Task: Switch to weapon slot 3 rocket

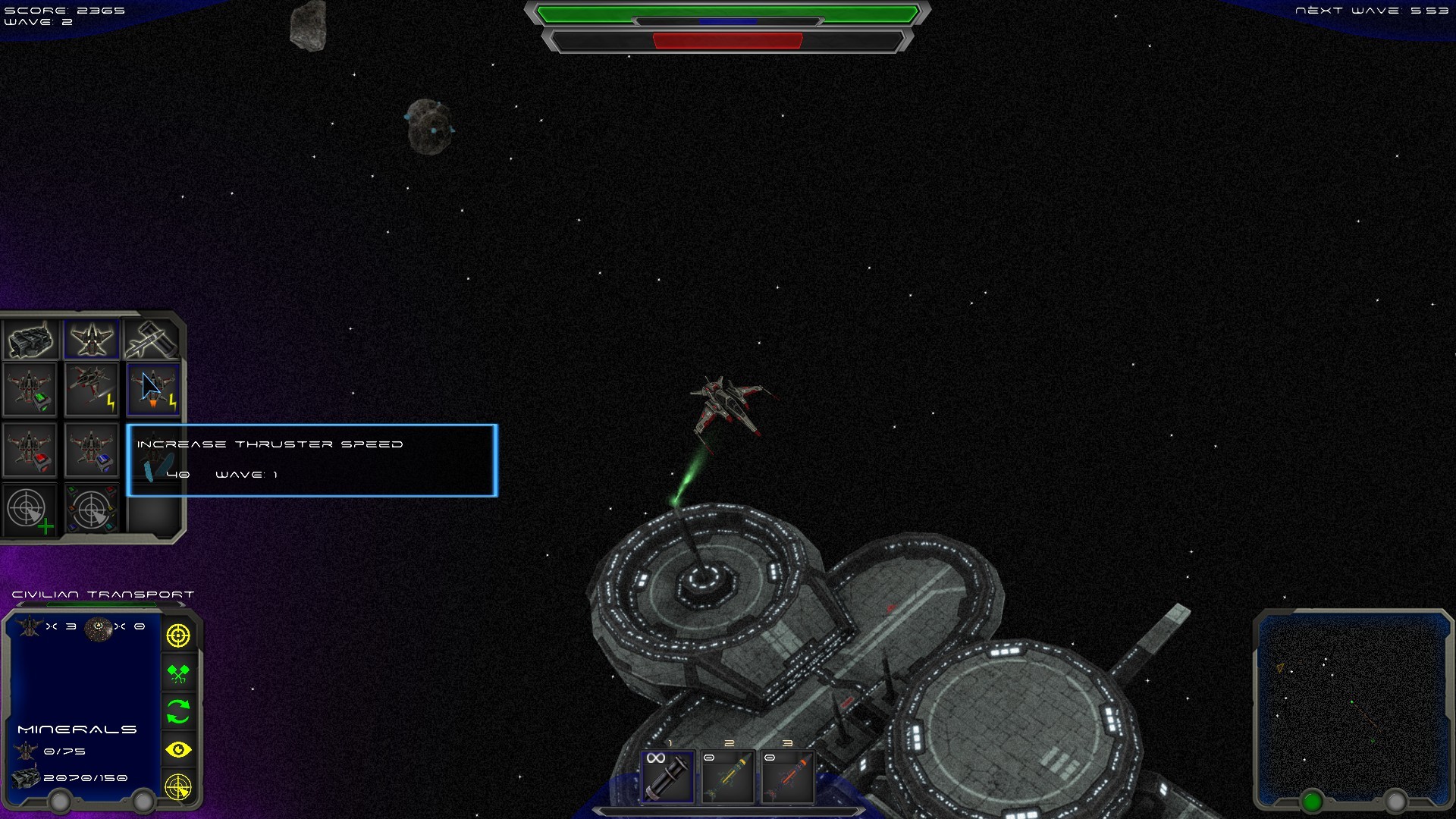Action: click(x=786, y=777)
